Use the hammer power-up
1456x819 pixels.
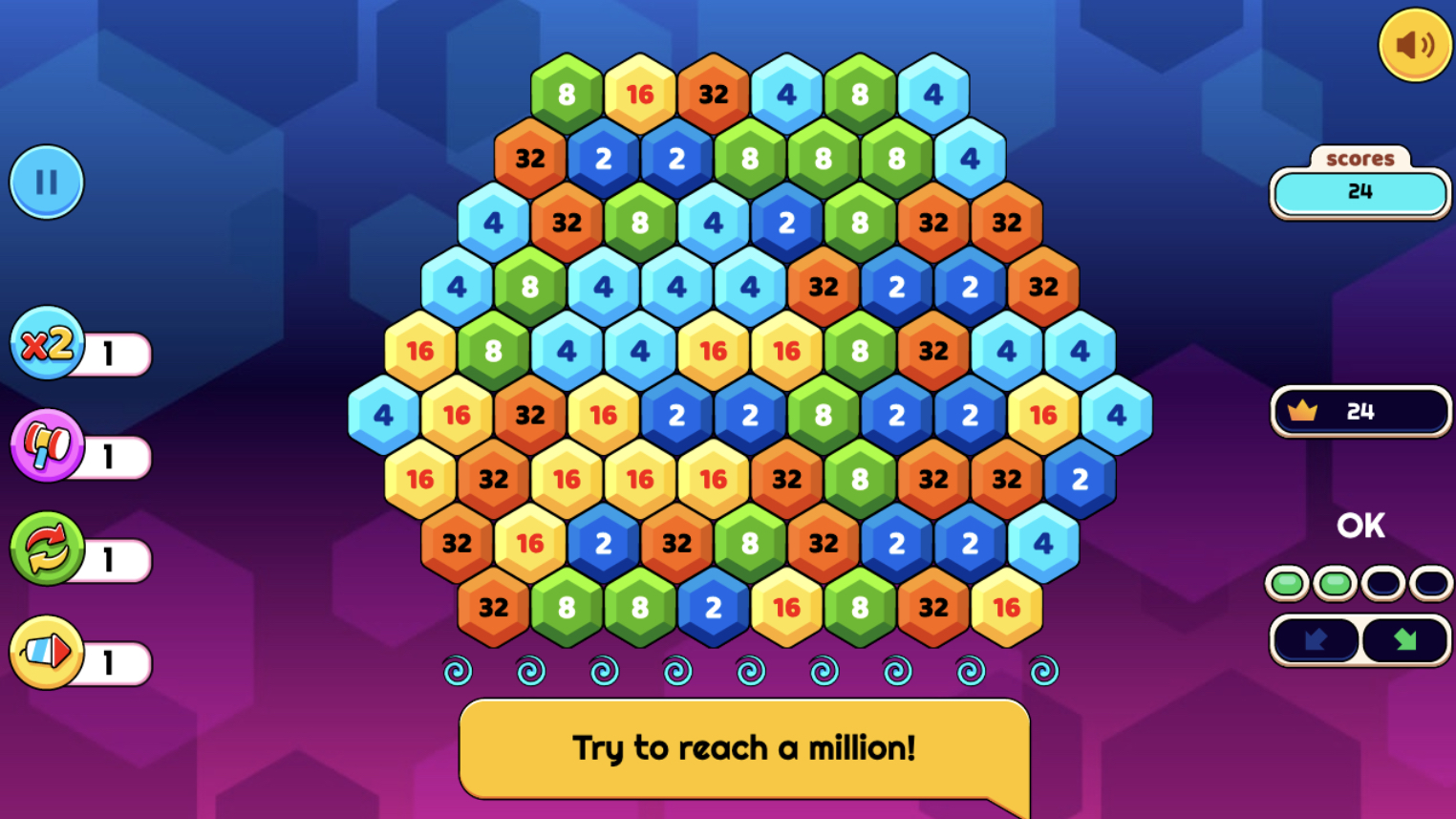46,446
